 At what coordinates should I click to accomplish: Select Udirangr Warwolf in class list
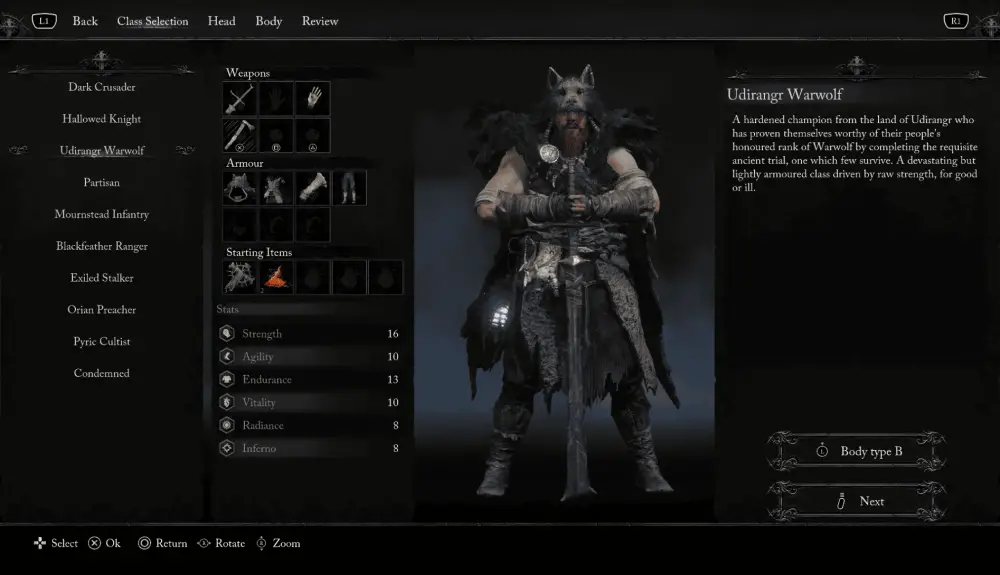click(102, 151)
